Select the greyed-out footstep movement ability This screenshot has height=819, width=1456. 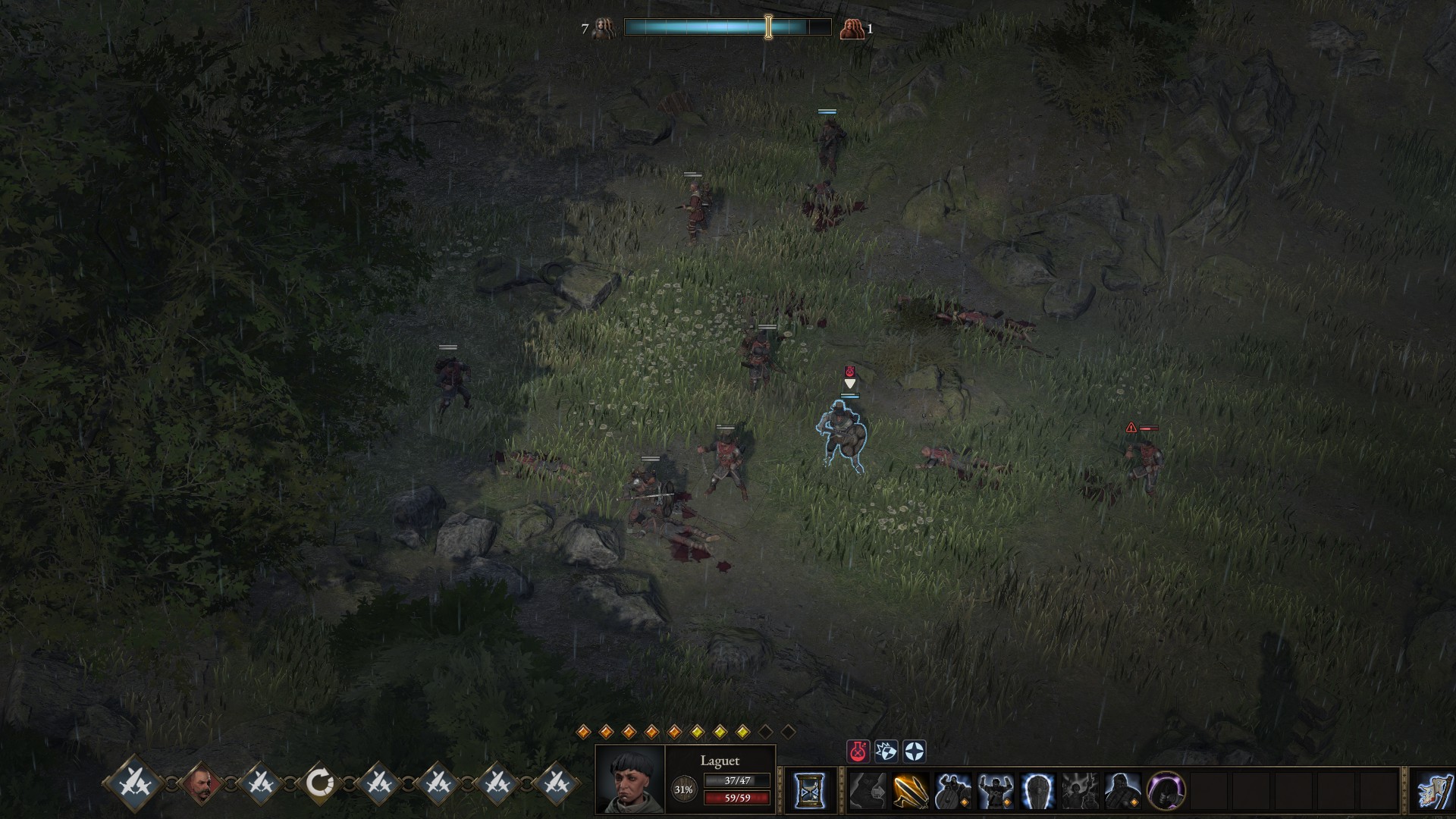pyautogui.click(x=868, y=791)
